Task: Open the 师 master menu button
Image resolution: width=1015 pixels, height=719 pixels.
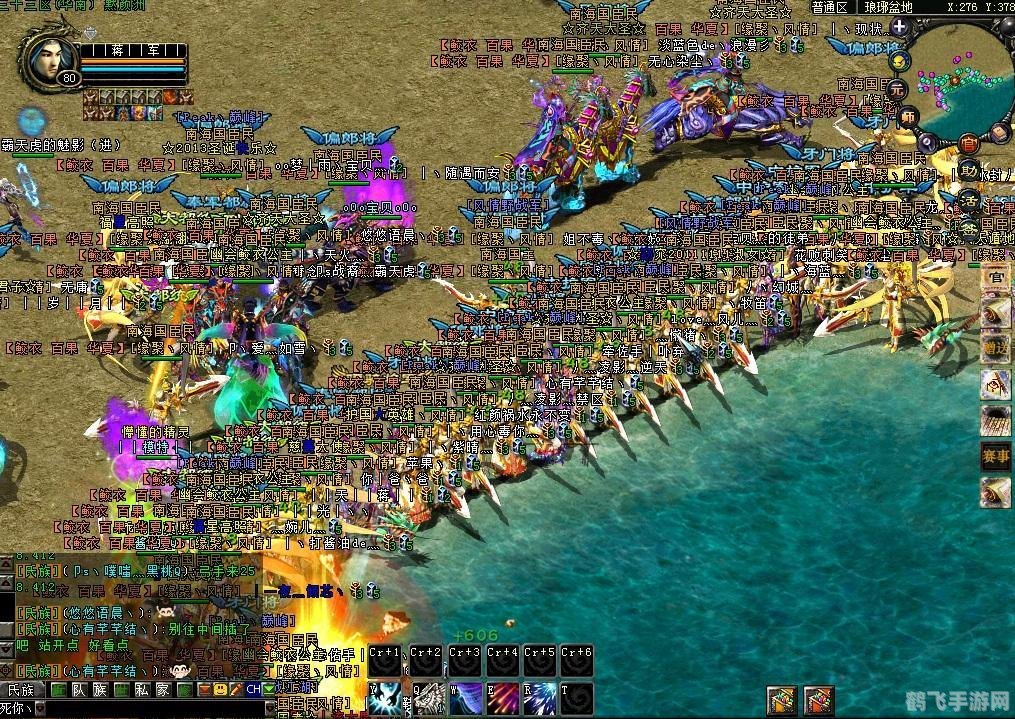Action: (908, 116)
